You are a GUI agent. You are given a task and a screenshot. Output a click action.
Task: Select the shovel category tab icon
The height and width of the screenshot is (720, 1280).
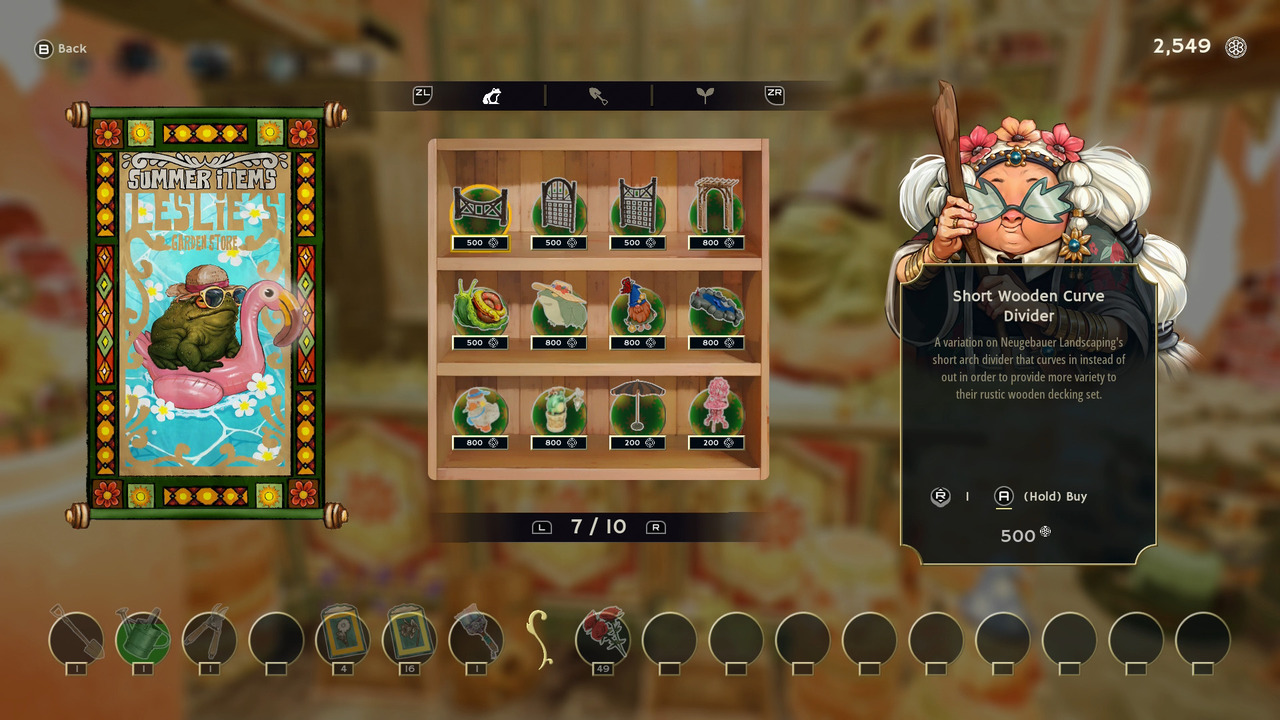tap(599, 95)
